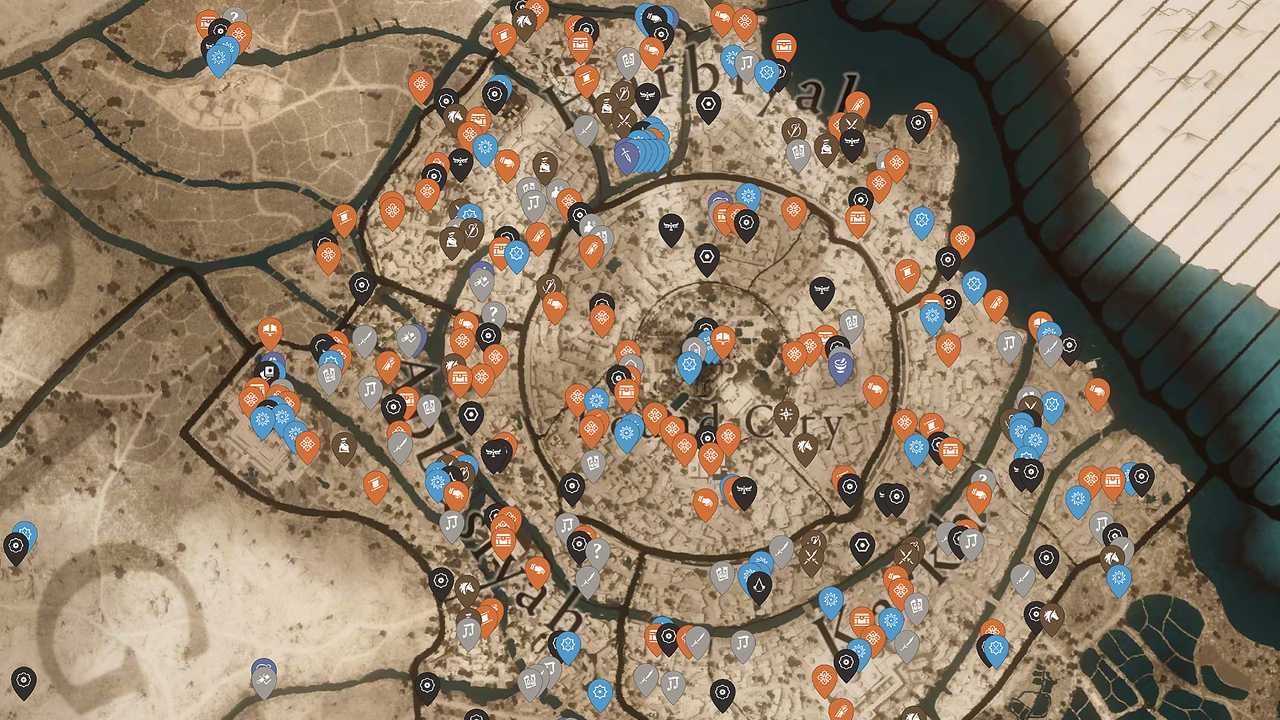Open the orange book marker near Round City center

coord(722,337)
